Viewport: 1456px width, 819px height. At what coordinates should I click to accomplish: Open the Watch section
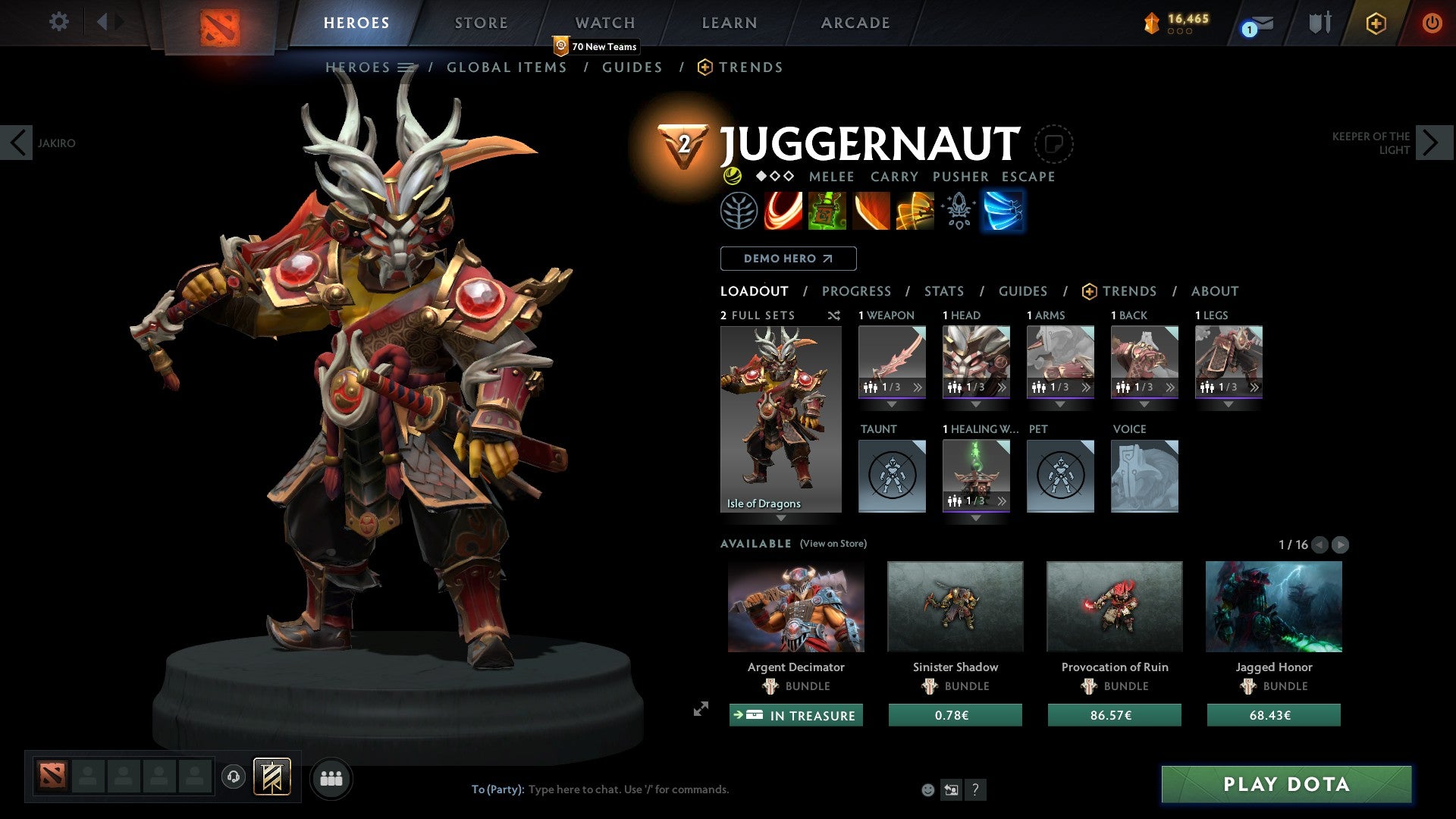coord(605,22)
